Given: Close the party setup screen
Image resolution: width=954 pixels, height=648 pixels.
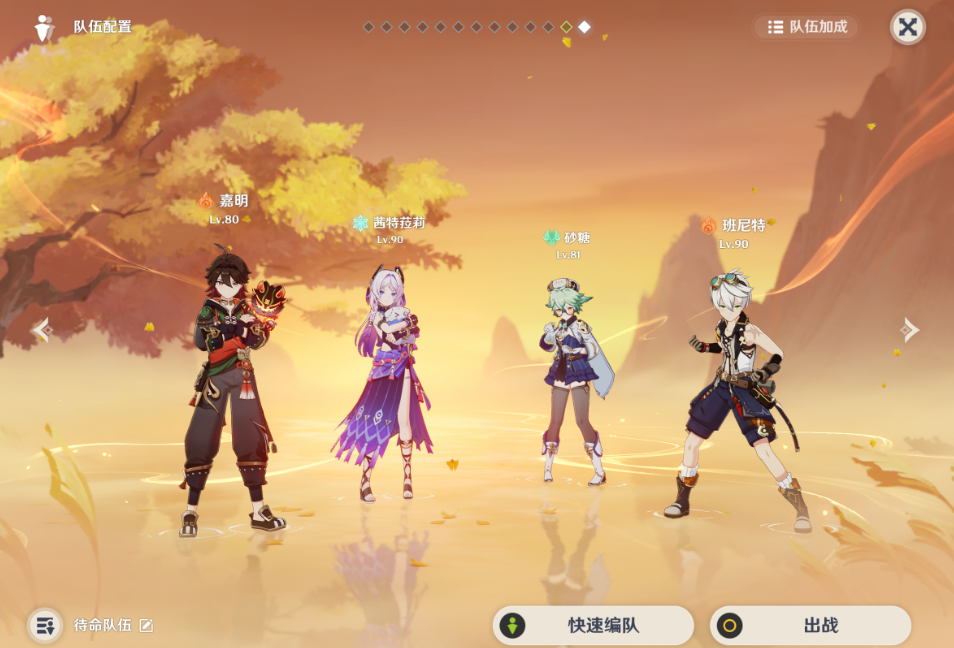Looking at the screenshot, I should pos(907,27).
